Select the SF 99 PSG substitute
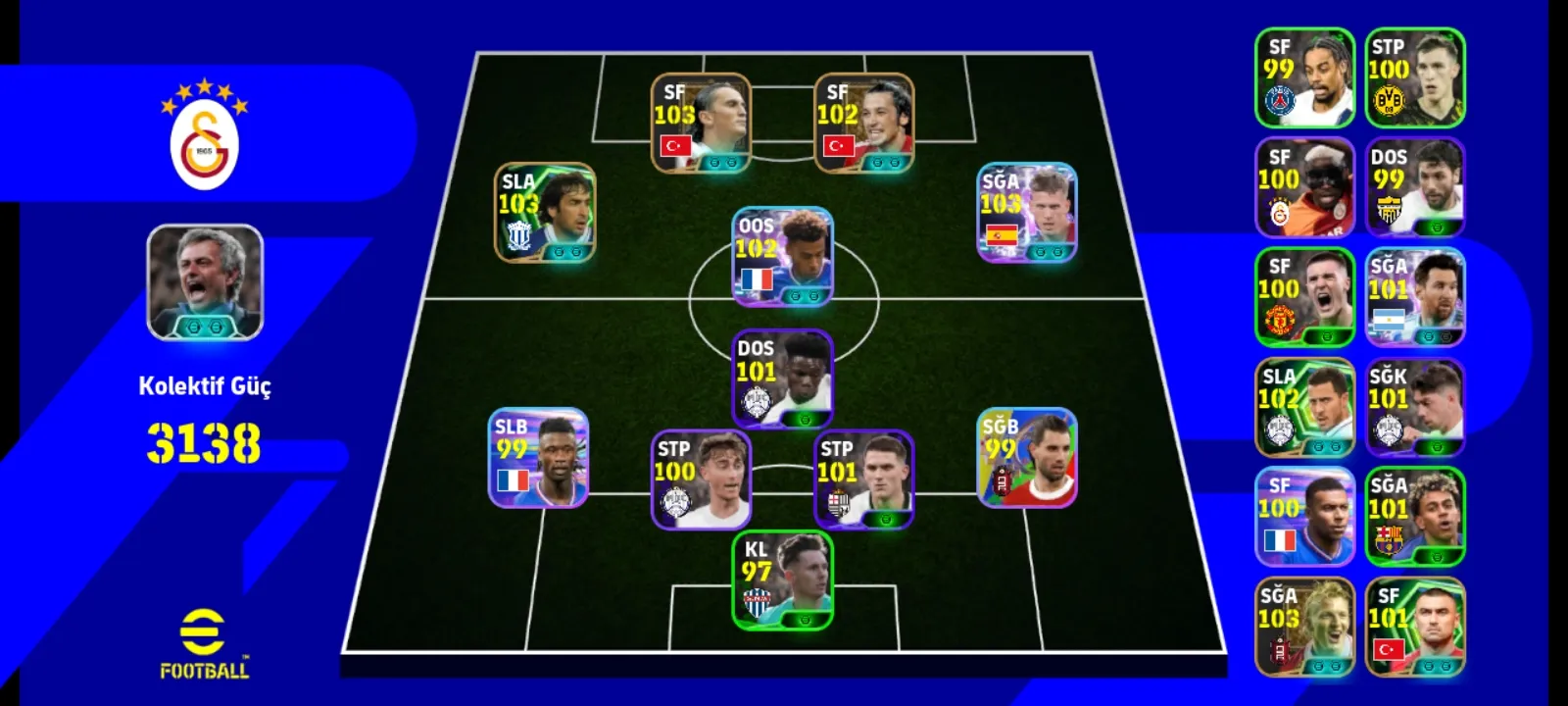The height and width of the screenshot is (706, 1568). point(1304,77)
